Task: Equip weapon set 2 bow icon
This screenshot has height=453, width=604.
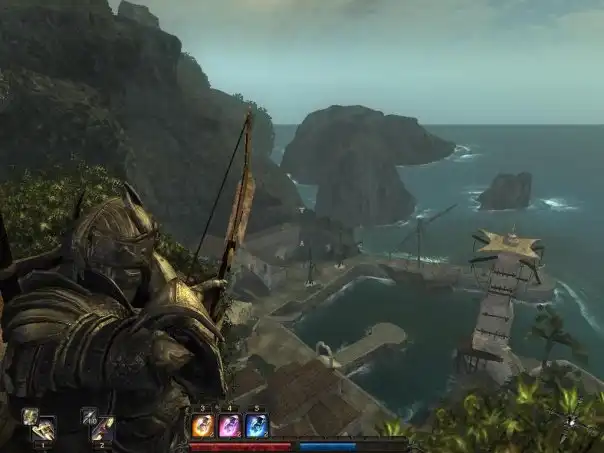Action: [x=101, y=427]
